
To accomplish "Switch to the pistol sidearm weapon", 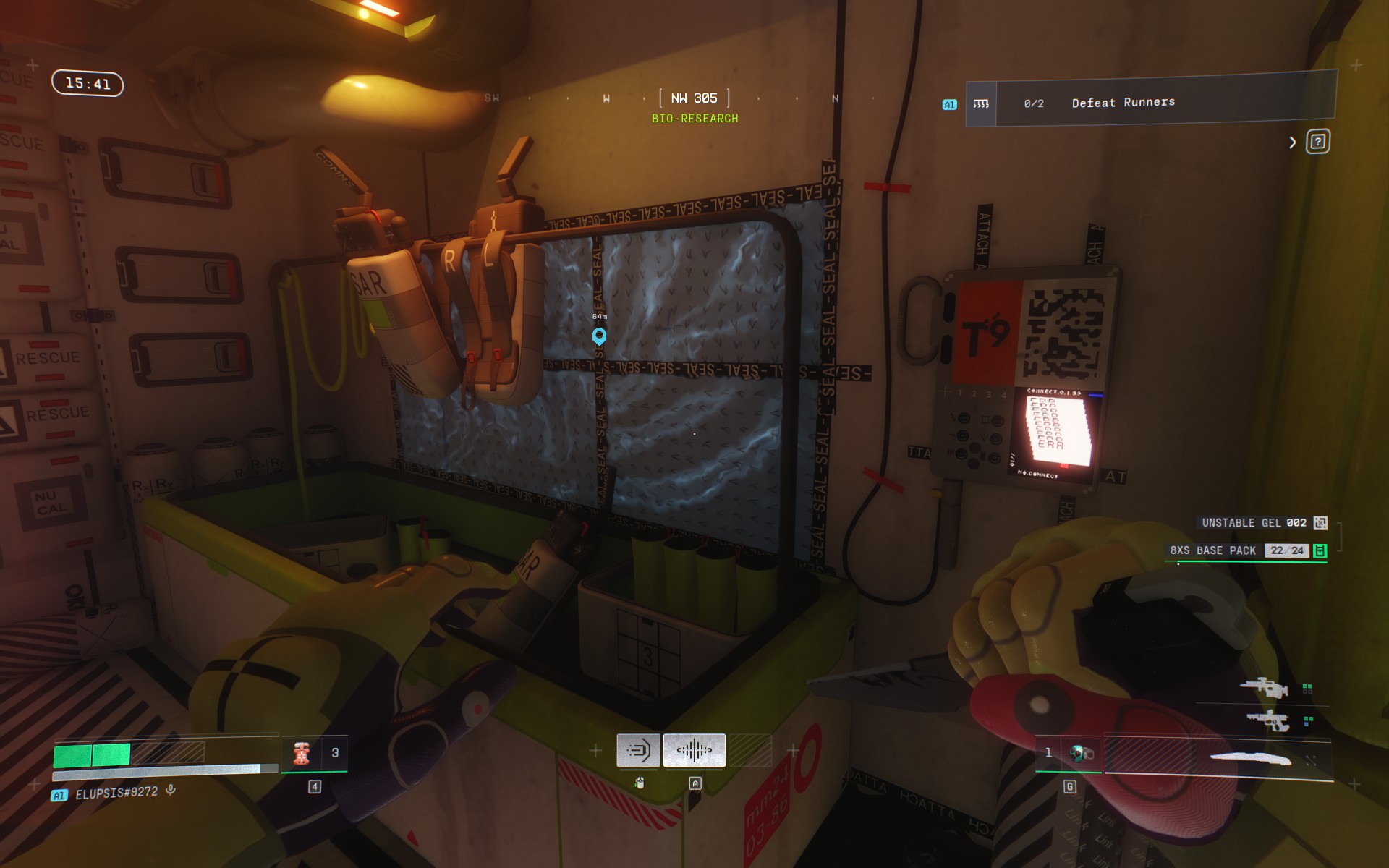I will 1267,720.
